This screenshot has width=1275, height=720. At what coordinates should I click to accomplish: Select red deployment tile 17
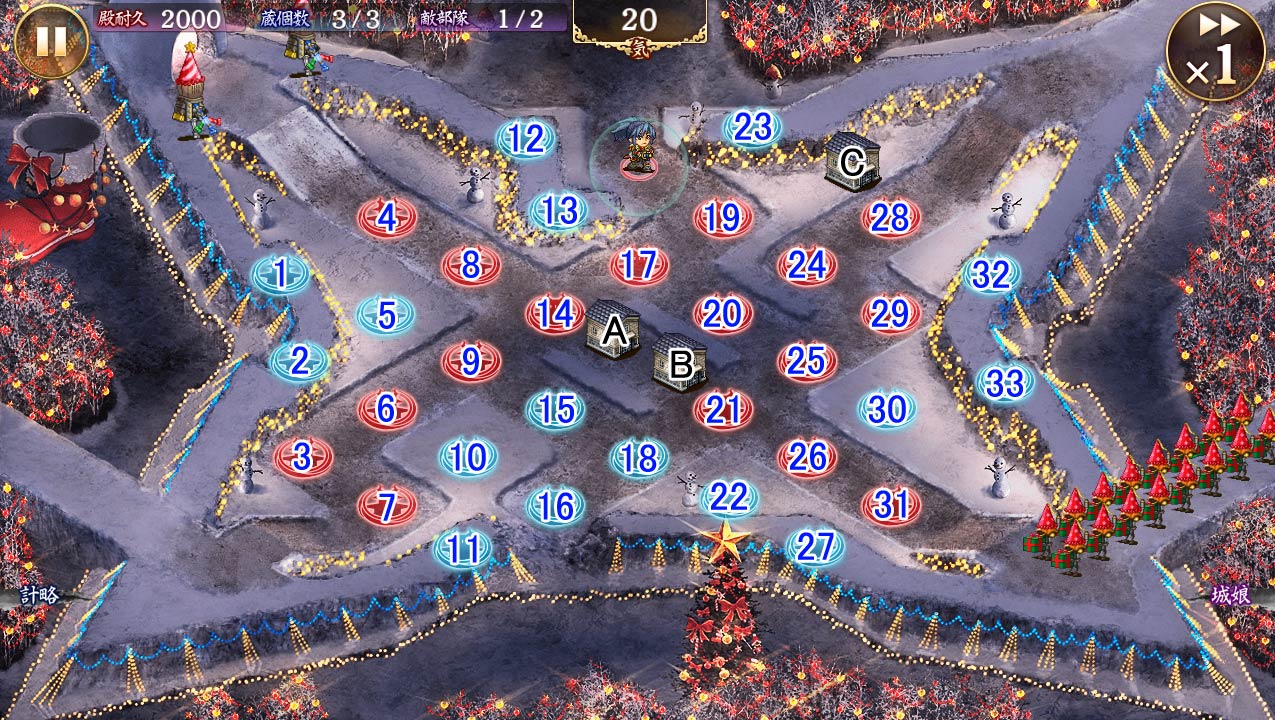[x=639, y=266]
